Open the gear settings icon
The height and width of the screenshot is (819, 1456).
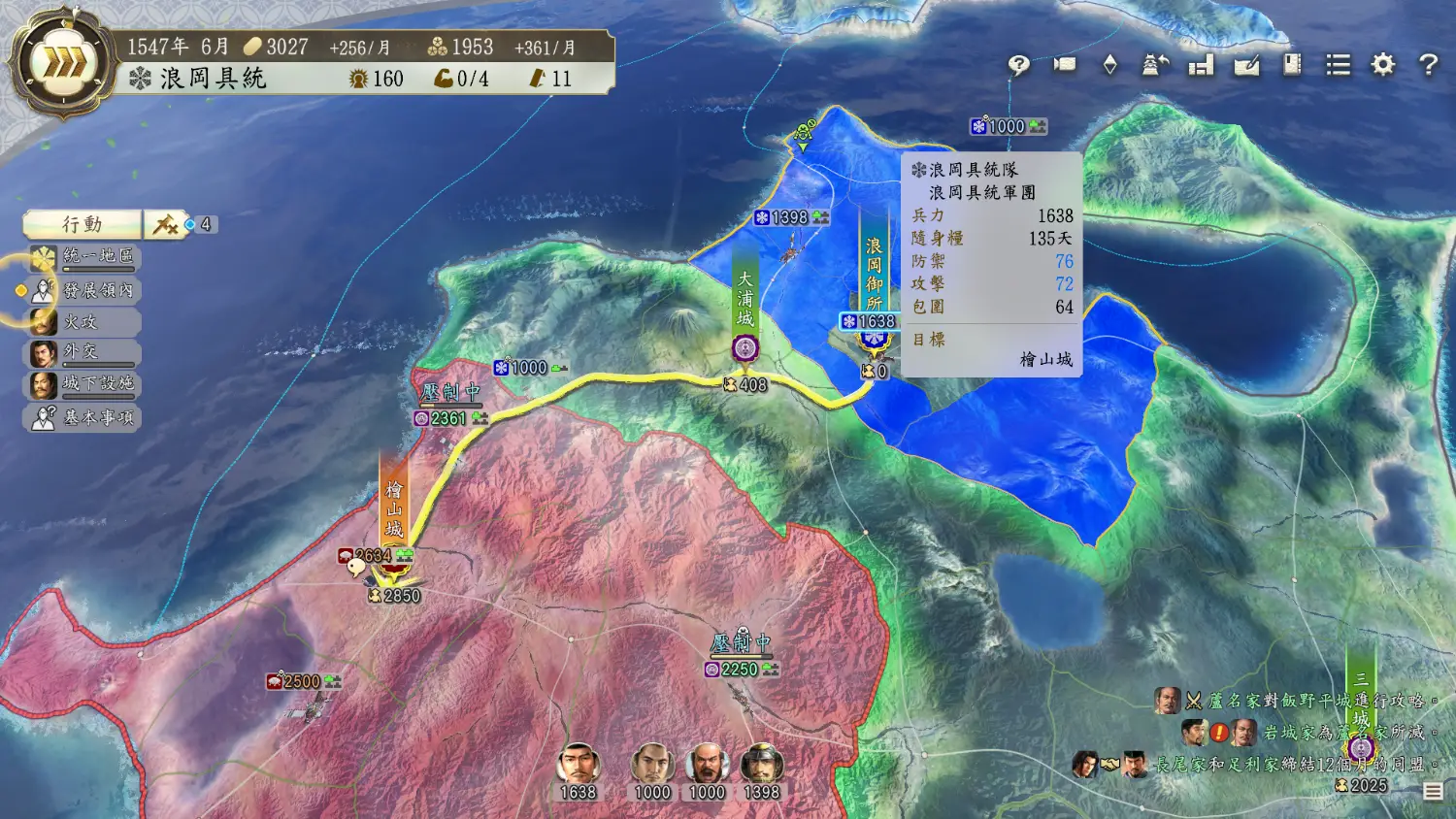click(x=1382, y=65)
